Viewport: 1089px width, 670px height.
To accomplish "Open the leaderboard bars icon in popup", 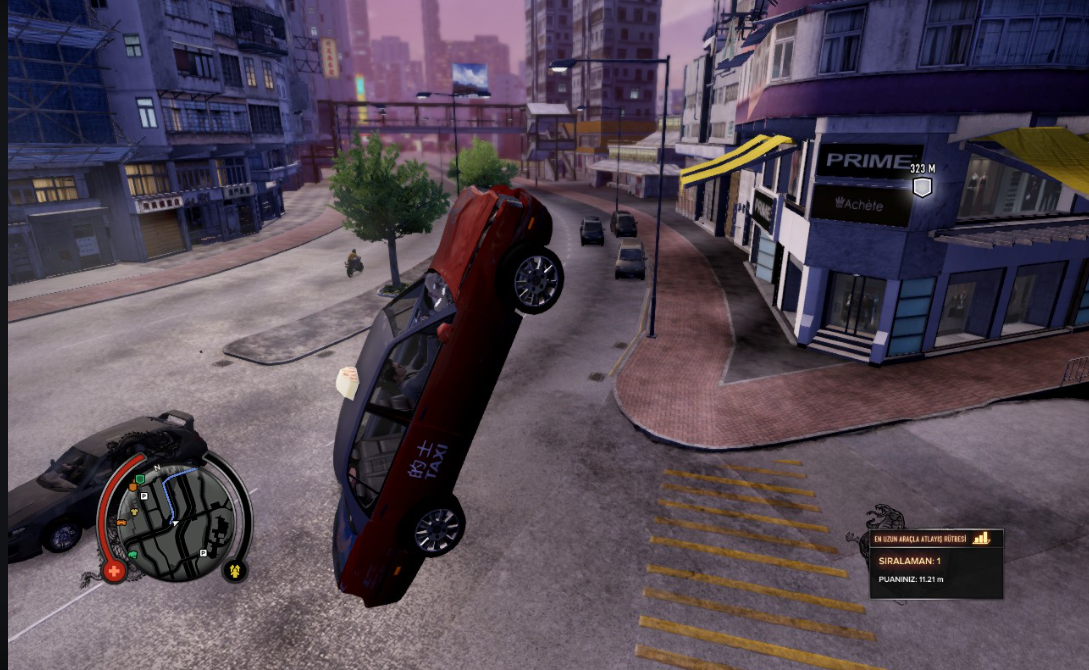I will pyautogui.click(x=981, y=538).
